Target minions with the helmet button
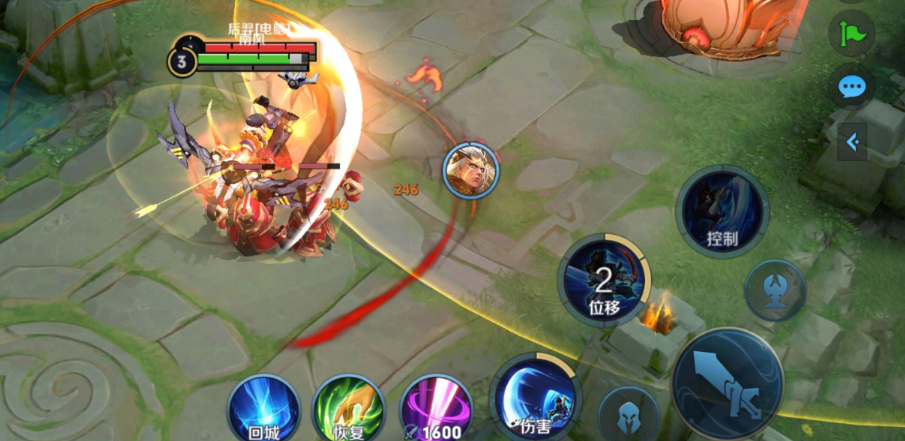 (628, 416)
